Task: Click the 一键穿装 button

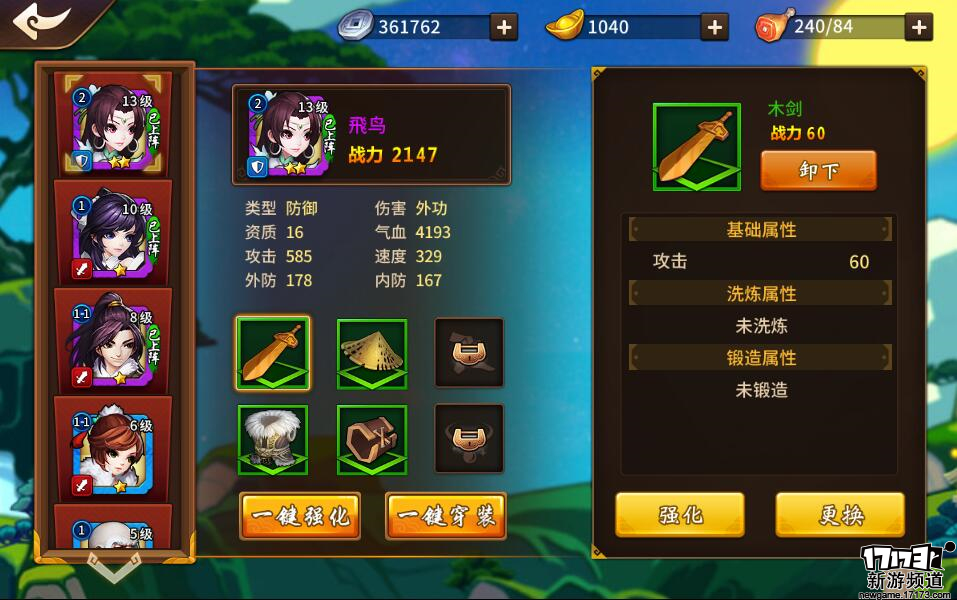Action: (446, 516)
